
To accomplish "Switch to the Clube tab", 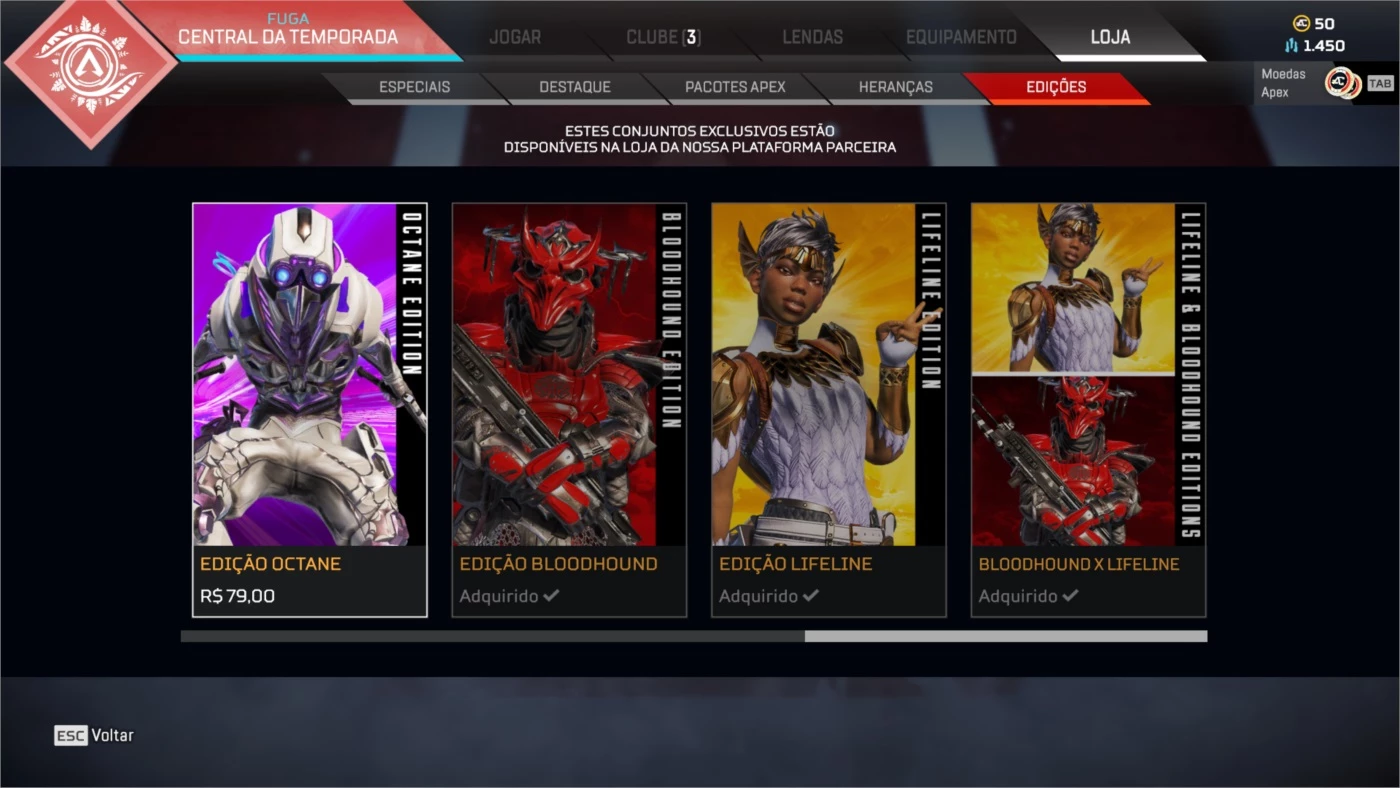I will click(663, 38).
